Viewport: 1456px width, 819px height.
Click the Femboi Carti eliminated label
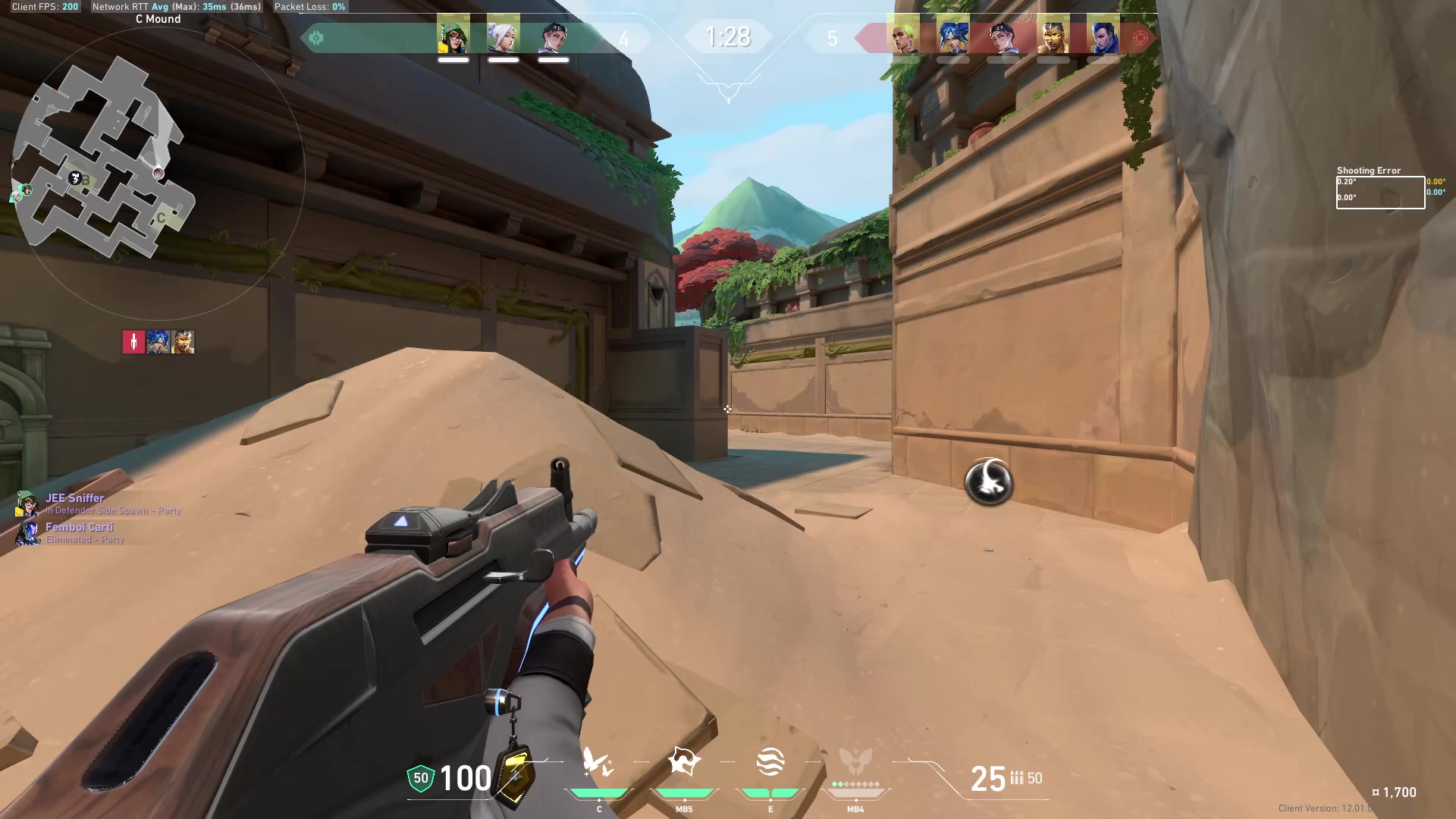(85, 540)
